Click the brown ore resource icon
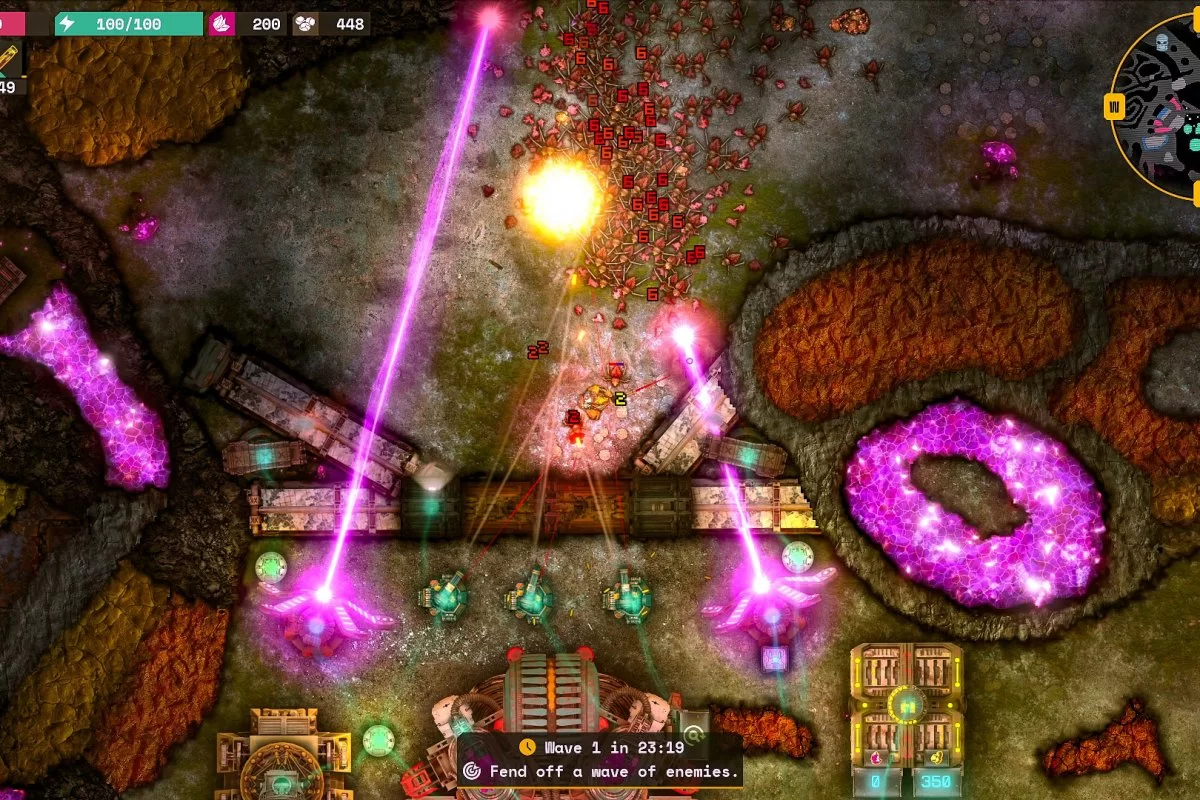This screenshot has width=1200, height=800. pyautogui.click(x=306, y=23)
